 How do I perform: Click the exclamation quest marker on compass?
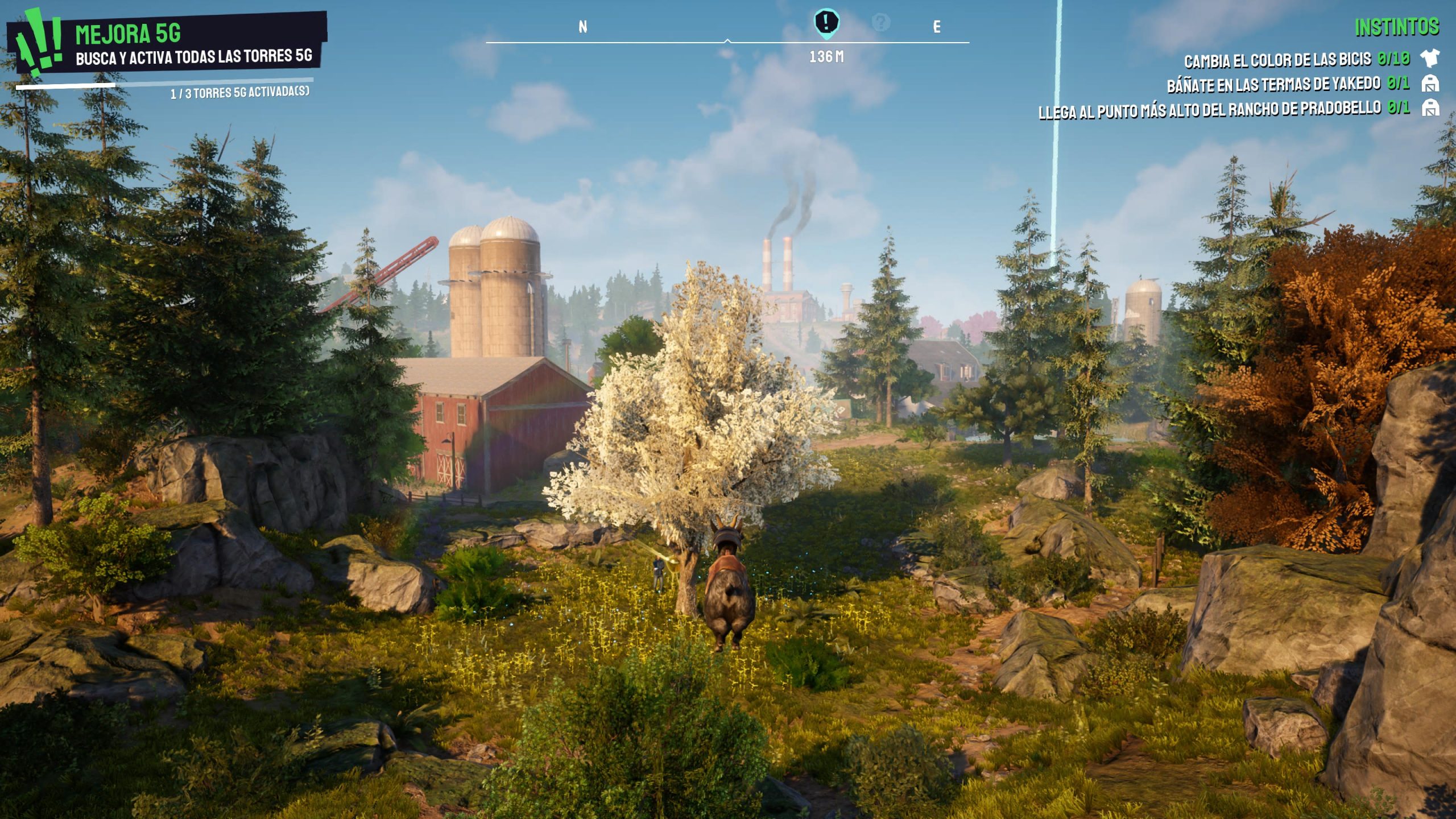[x=826, y=23]
